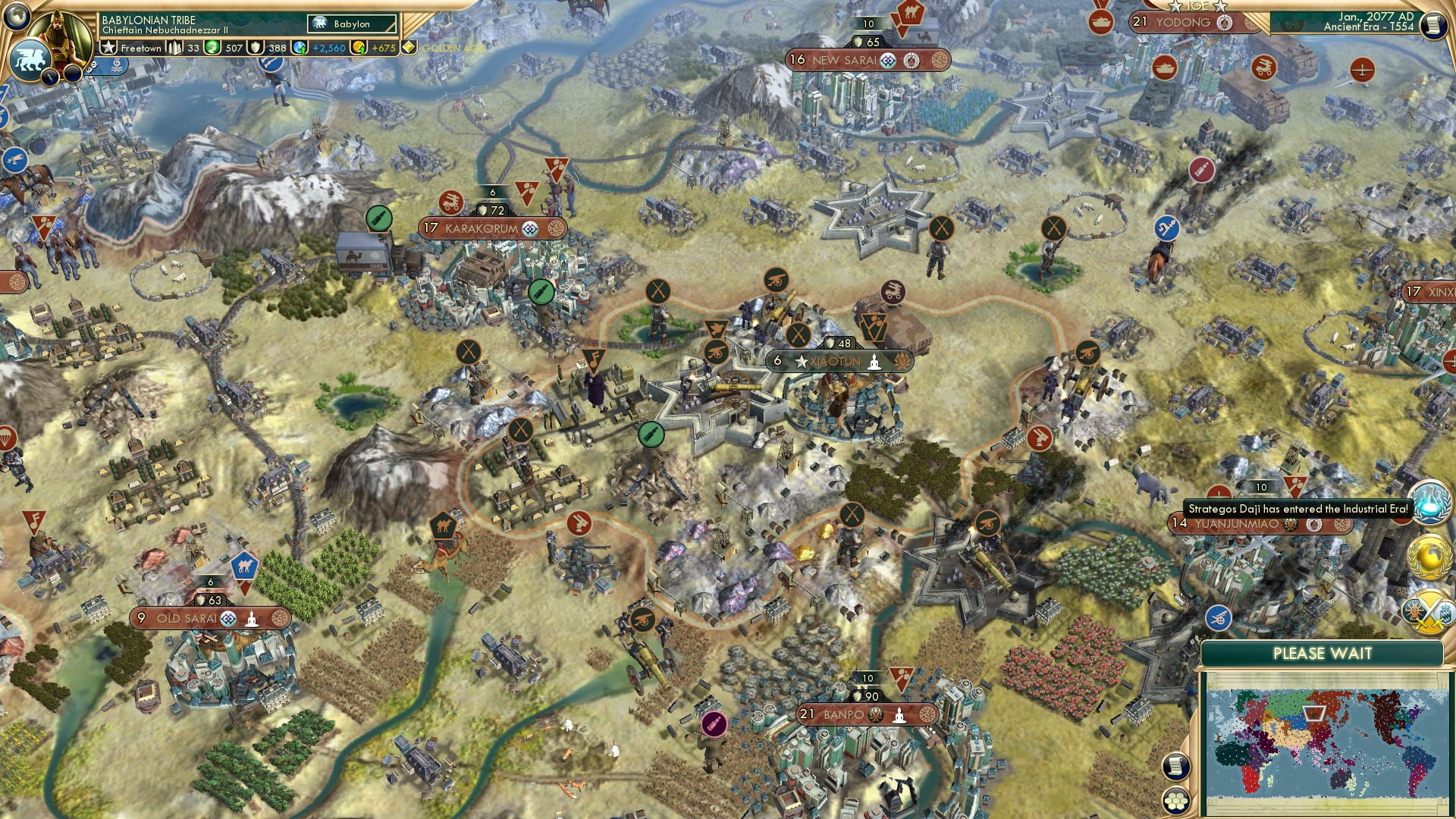The image size is (1456, 819).
Task: Open the crossed-swords war notification
Action: click(x=1430, y=610)
